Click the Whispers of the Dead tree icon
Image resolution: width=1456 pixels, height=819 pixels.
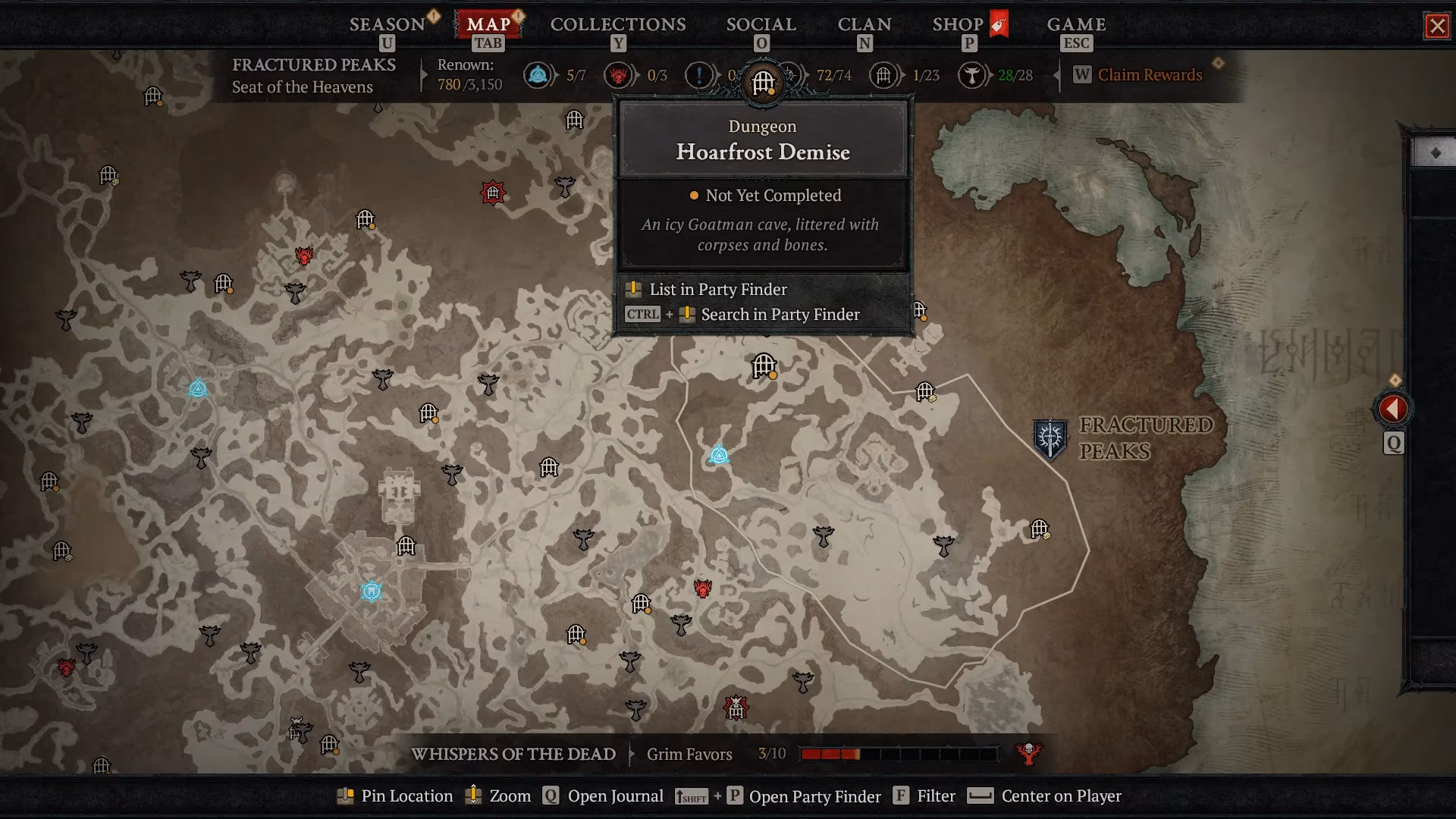click(x=1028, y=753)
